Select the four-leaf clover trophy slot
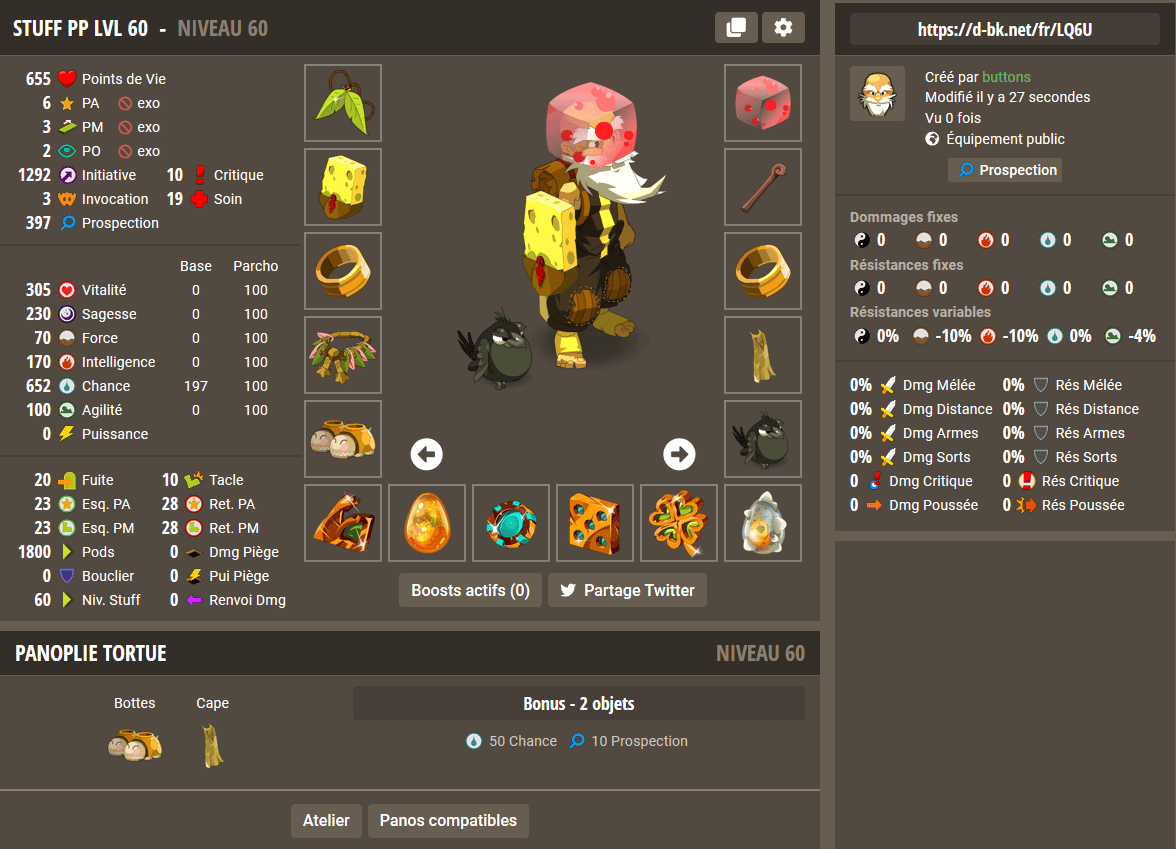 click(679, 523)
